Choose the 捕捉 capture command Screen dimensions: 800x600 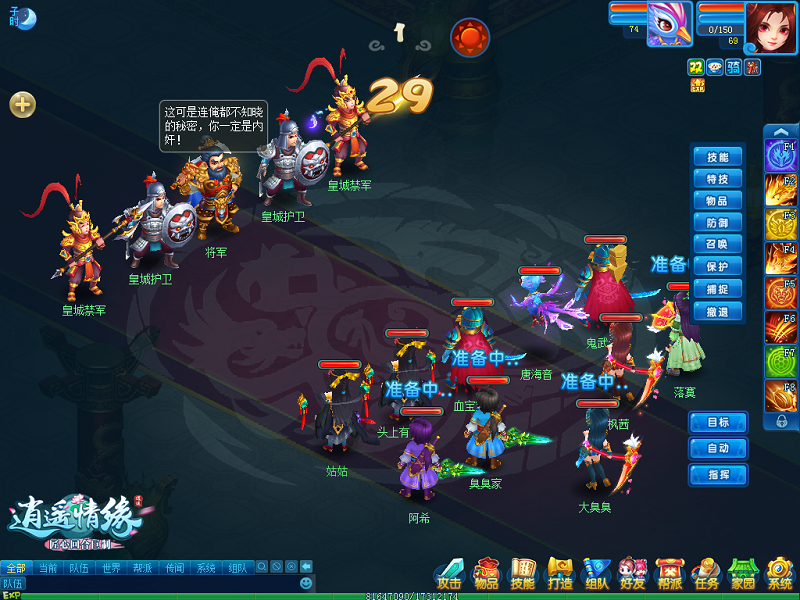pyautogui.click(x=717, y=289)
